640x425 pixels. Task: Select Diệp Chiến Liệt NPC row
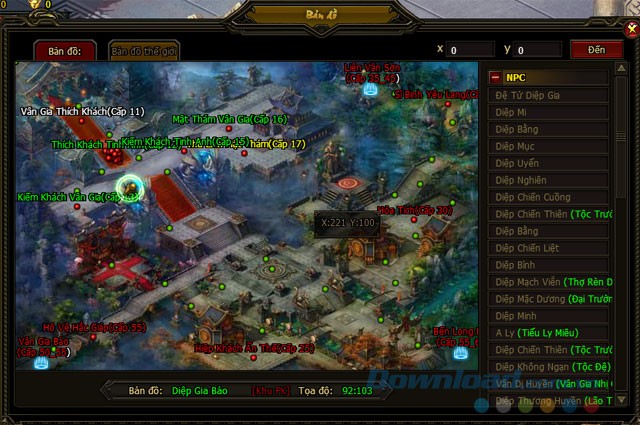[x=549, y=248]
